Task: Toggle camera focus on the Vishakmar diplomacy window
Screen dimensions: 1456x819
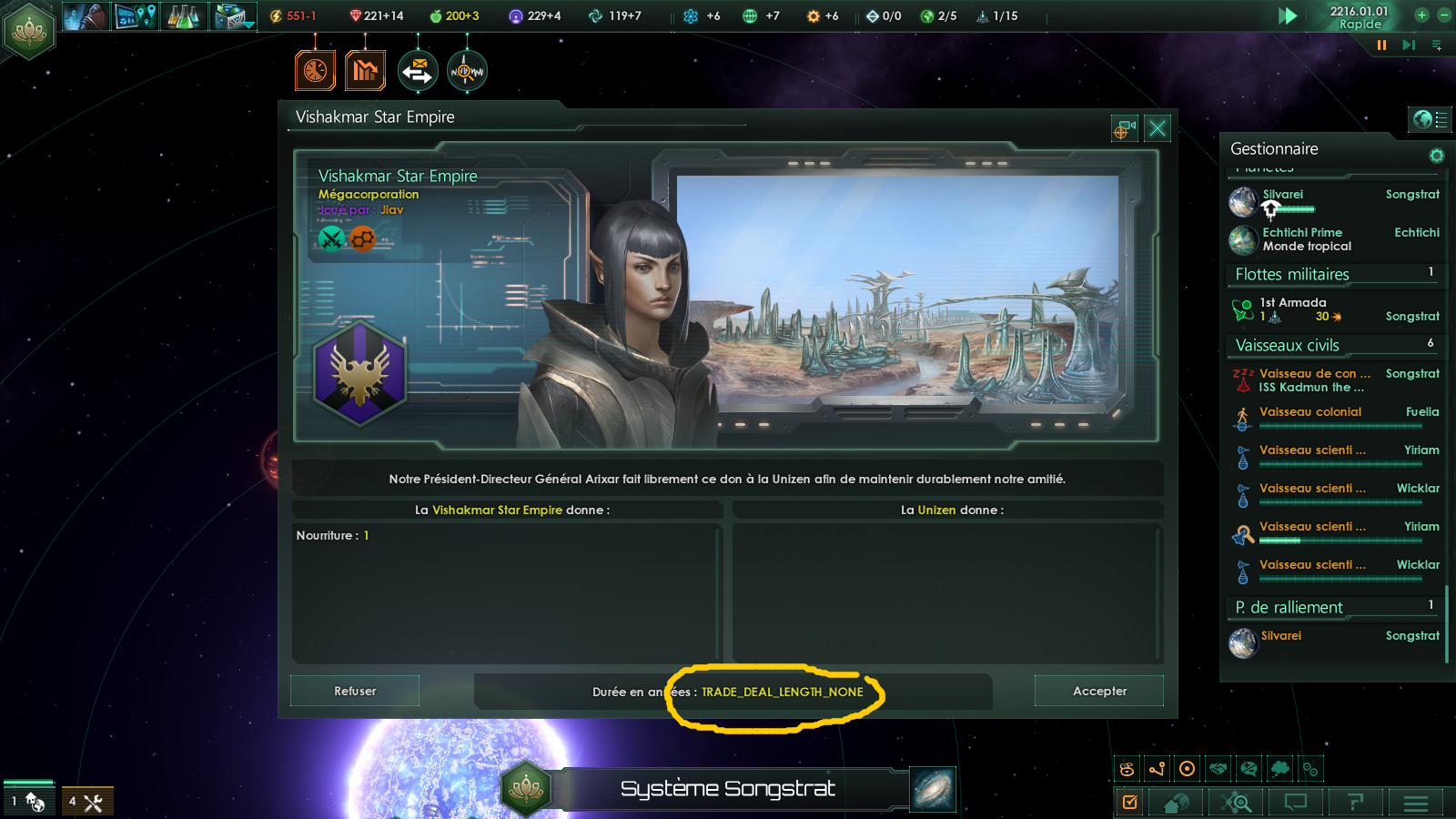Action: click(x=1124, y=128)
